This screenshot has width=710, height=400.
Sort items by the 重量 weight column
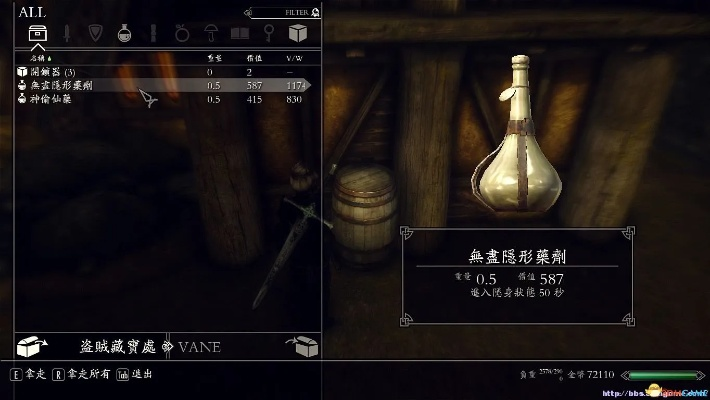[x=212, y=60]
